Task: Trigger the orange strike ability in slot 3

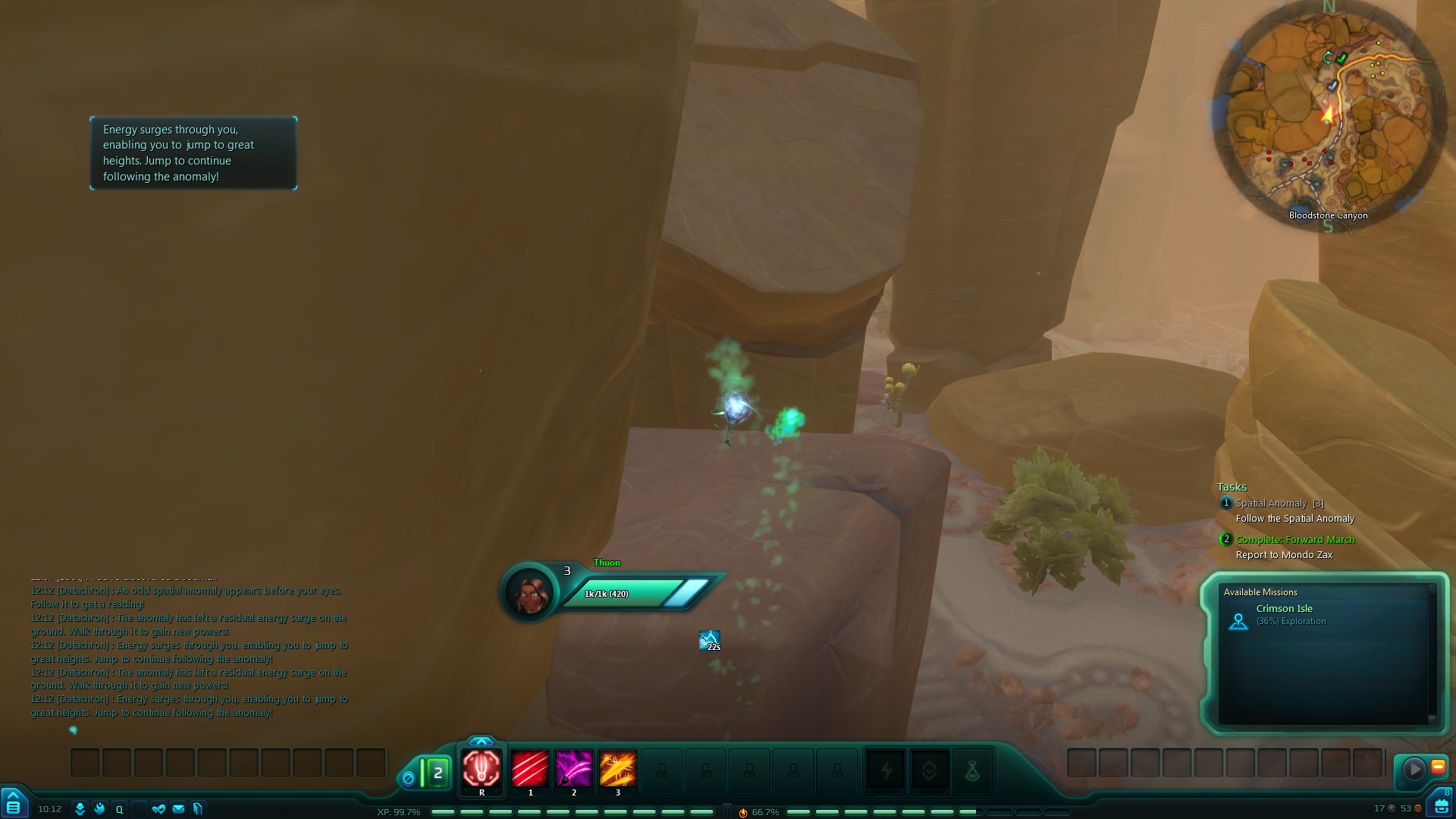Action: coord(618,770)
